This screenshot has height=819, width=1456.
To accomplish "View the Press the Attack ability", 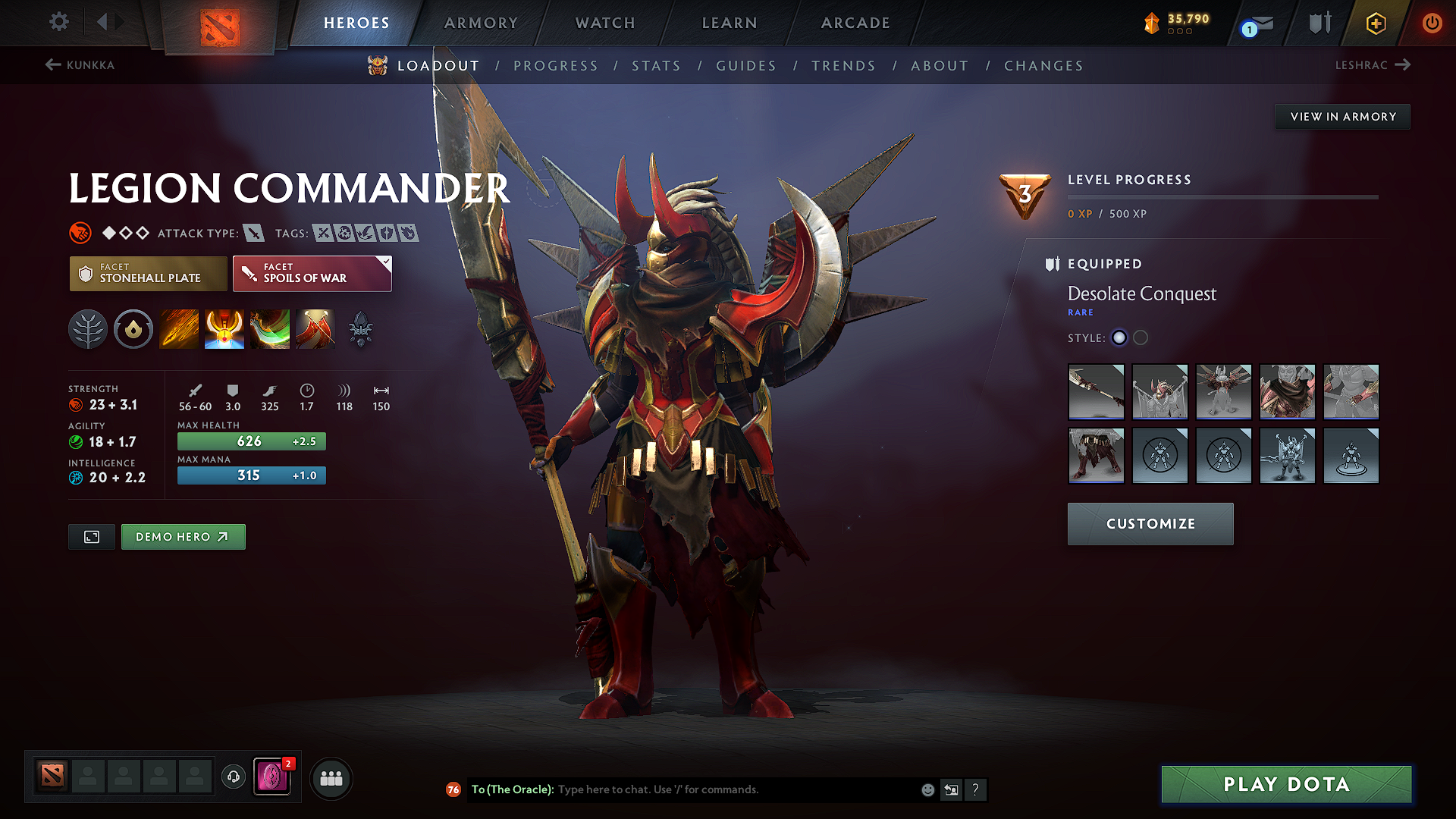I will coord(224,329).
